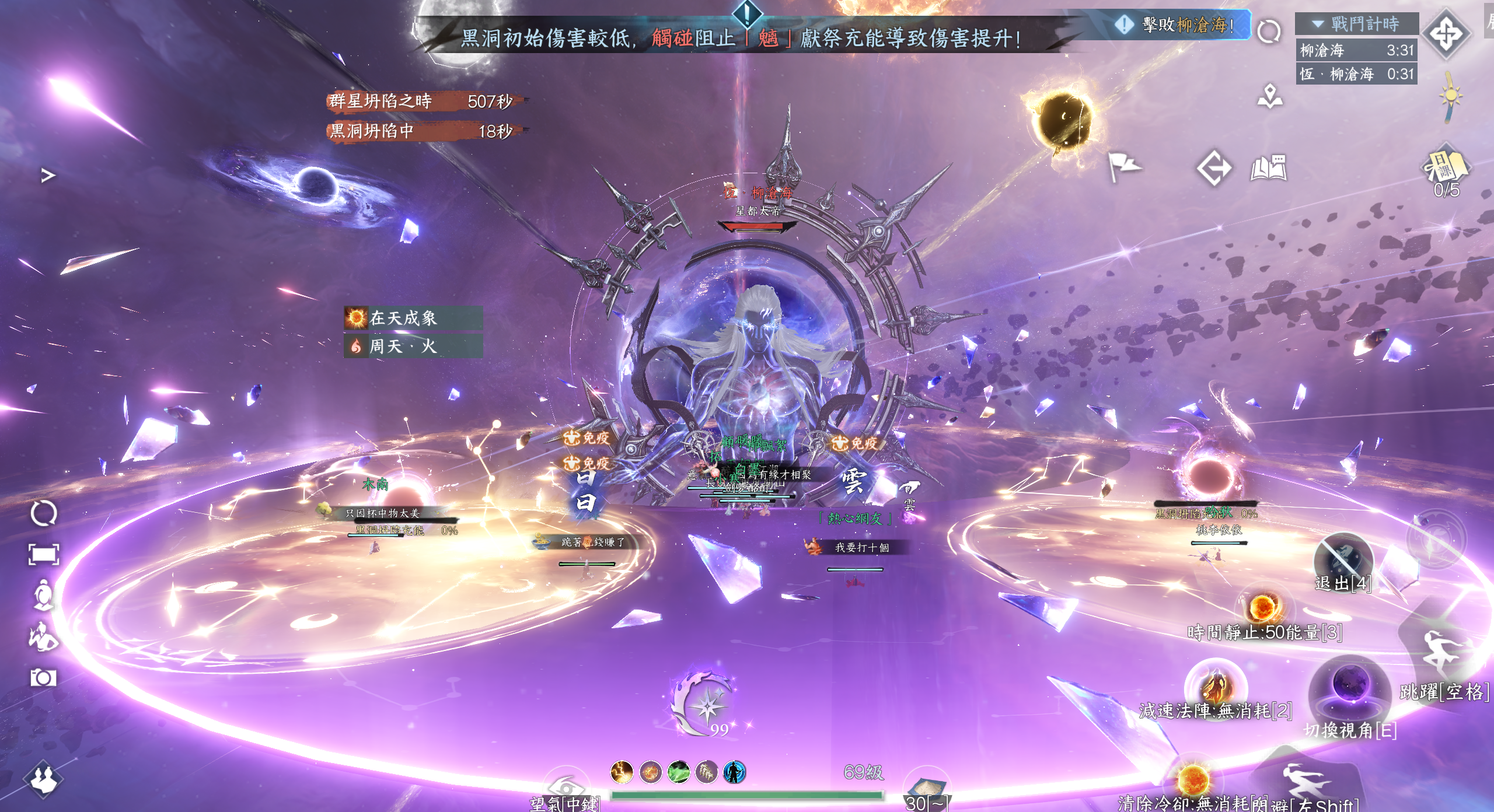This screenshot has width=1494, height=812.
Task: Open the two-figures team icon
Action: pos(43,779)
